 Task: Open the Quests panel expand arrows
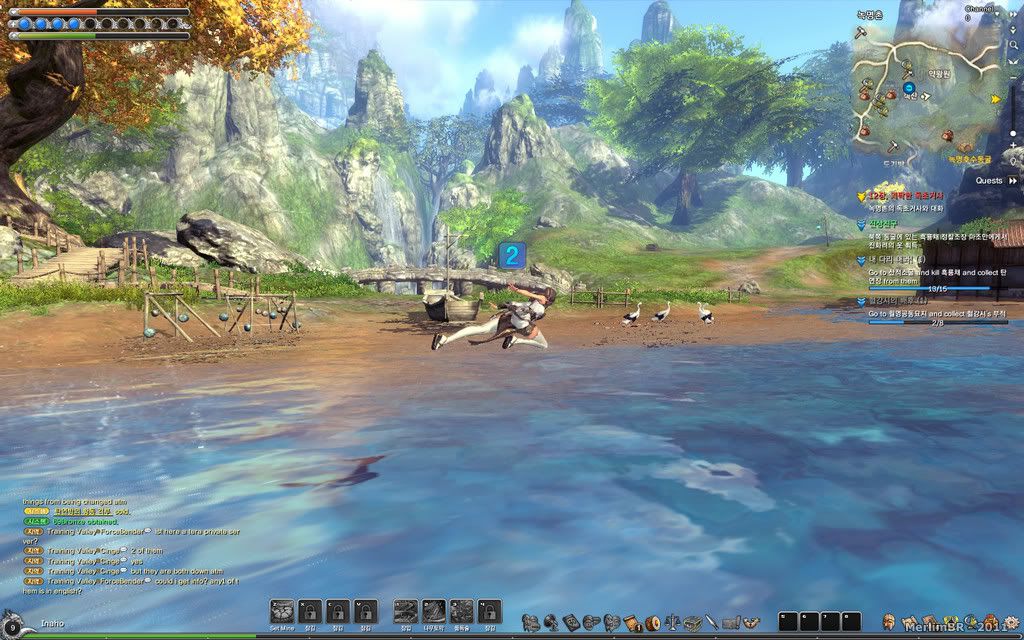pyautogui.click(x=1012, y=181)
